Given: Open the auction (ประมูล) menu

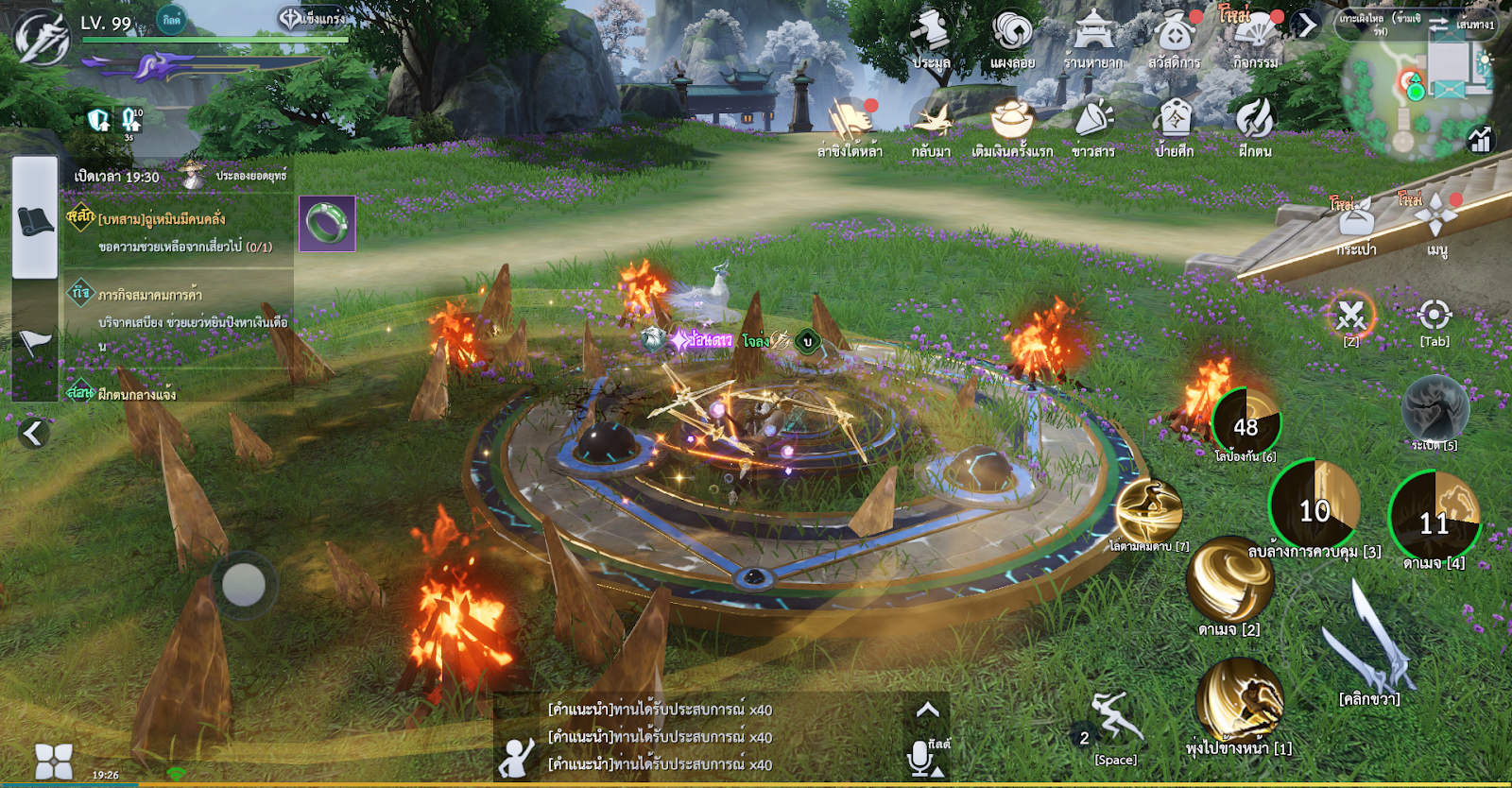Looking at the screenshot, I should pyautogui.click(x=931, y=36).
